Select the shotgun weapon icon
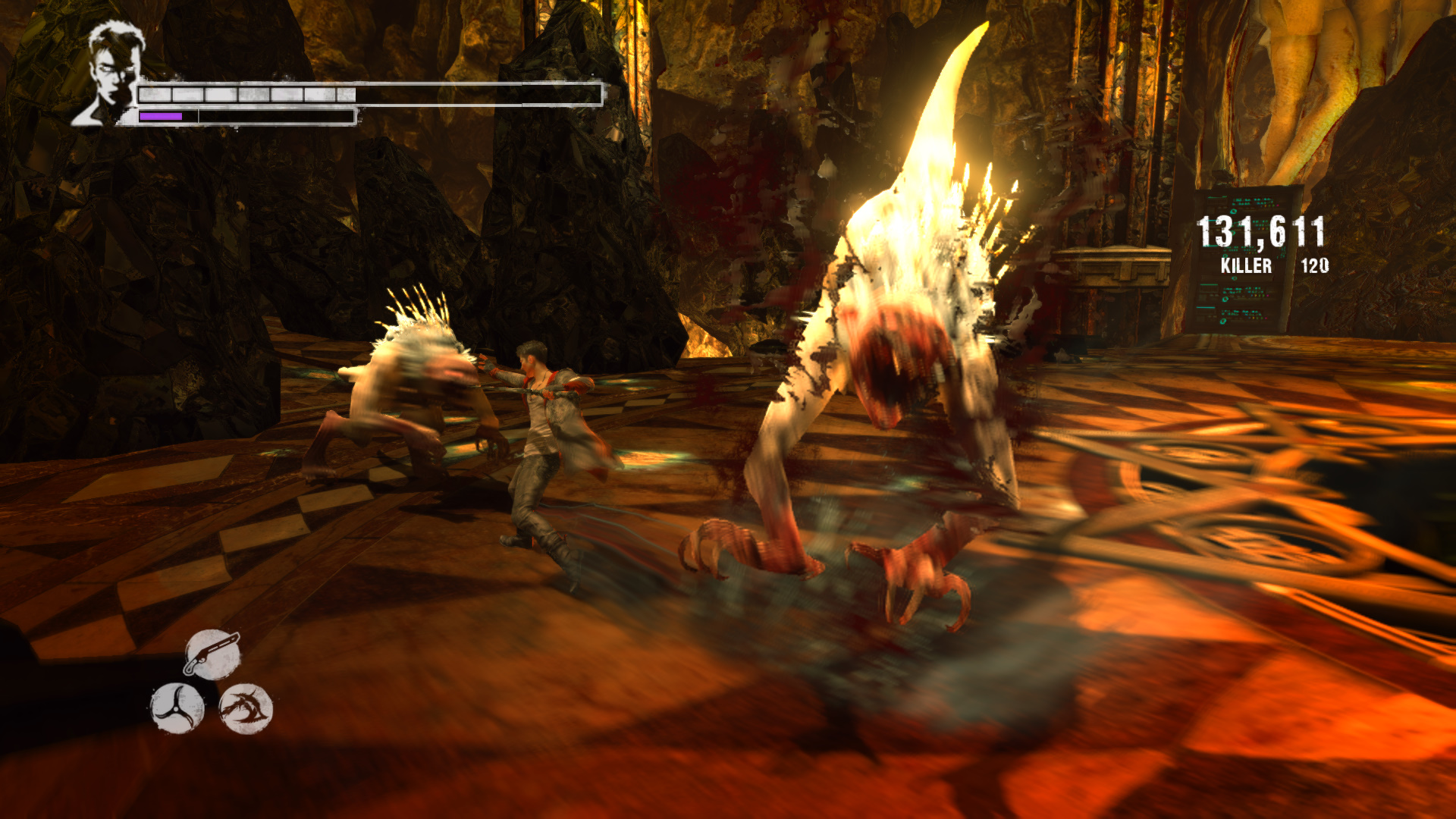Image resolution: width=1456 pixels, height=819 pixels. pos(212,654)
